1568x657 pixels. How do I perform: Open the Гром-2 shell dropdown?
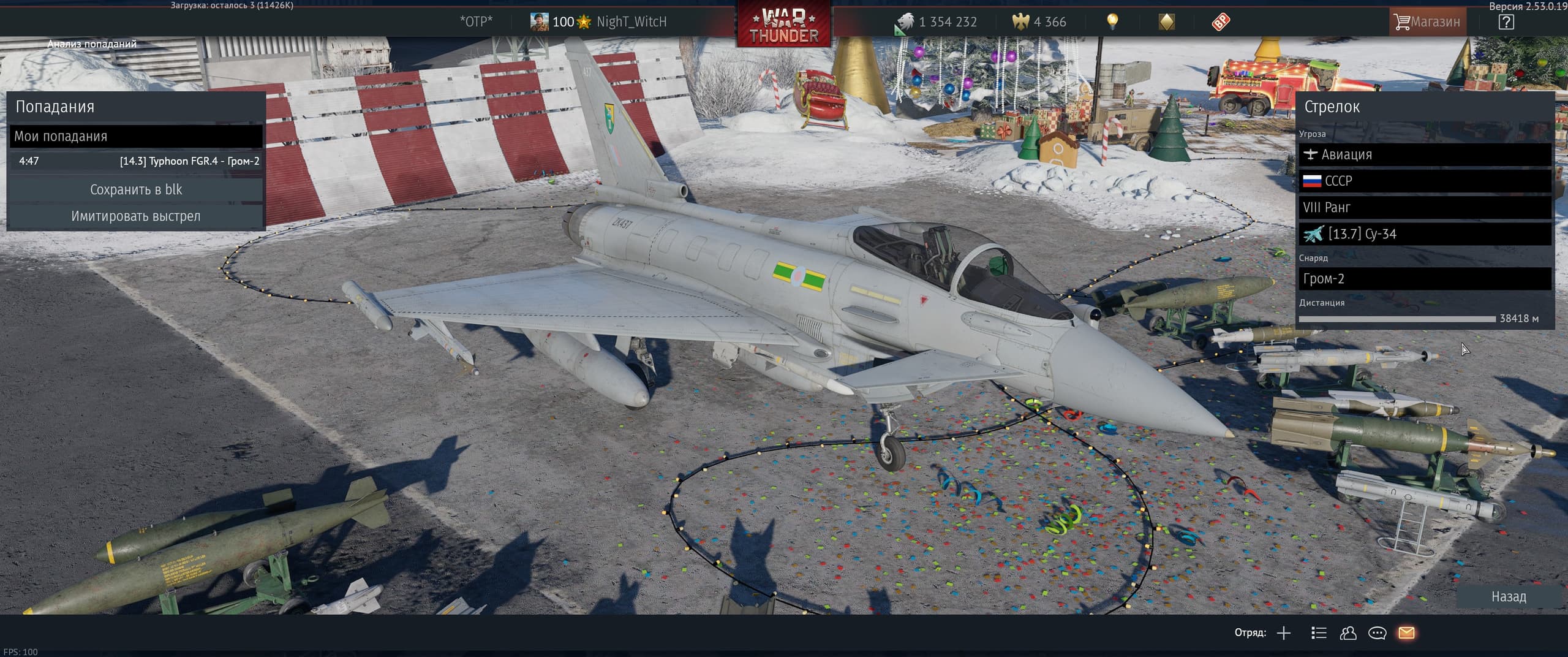pos(1425,279)
